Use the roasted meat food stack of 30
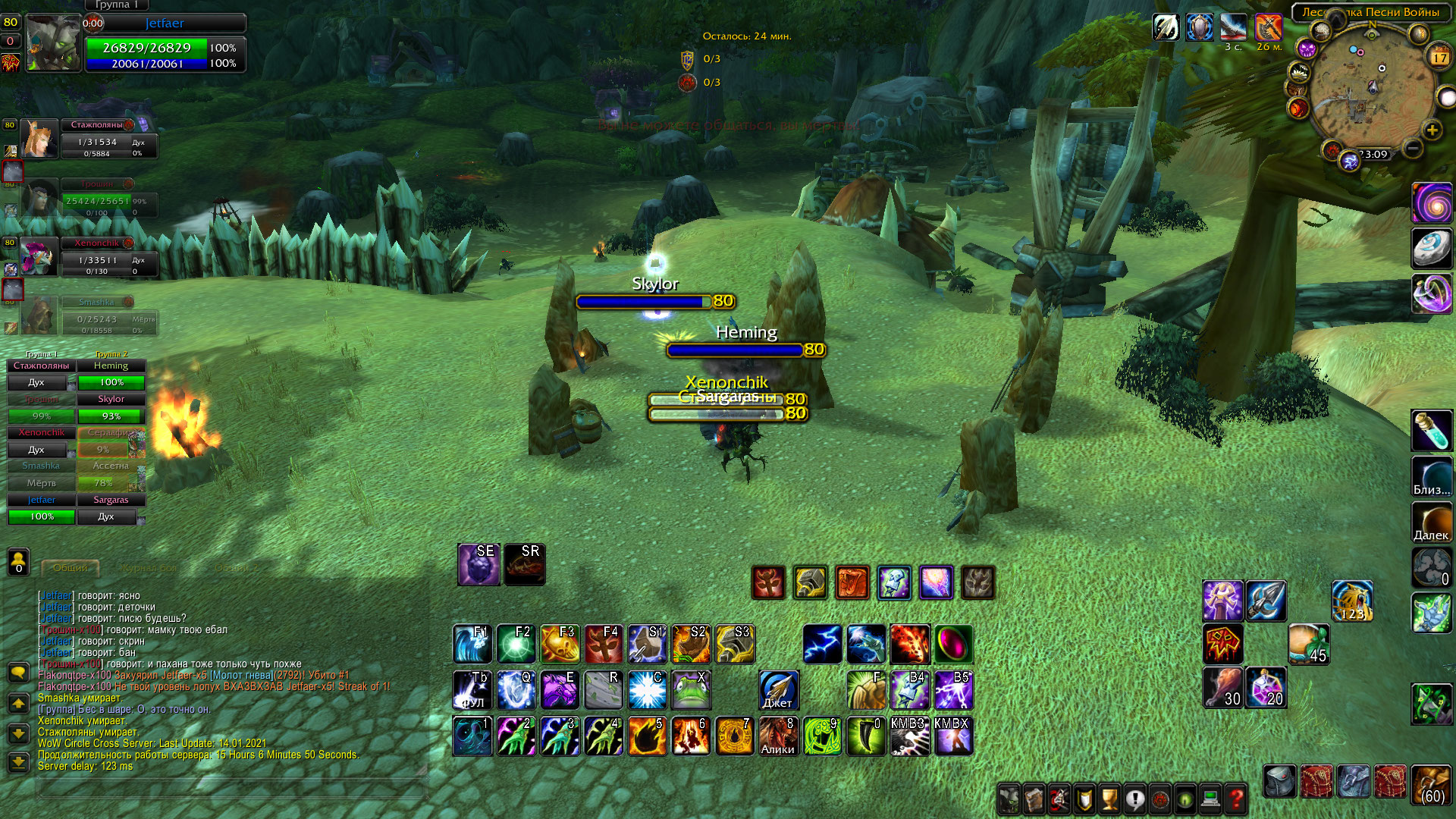This screenshot has width=1456, height=819. coord(1223,688)
